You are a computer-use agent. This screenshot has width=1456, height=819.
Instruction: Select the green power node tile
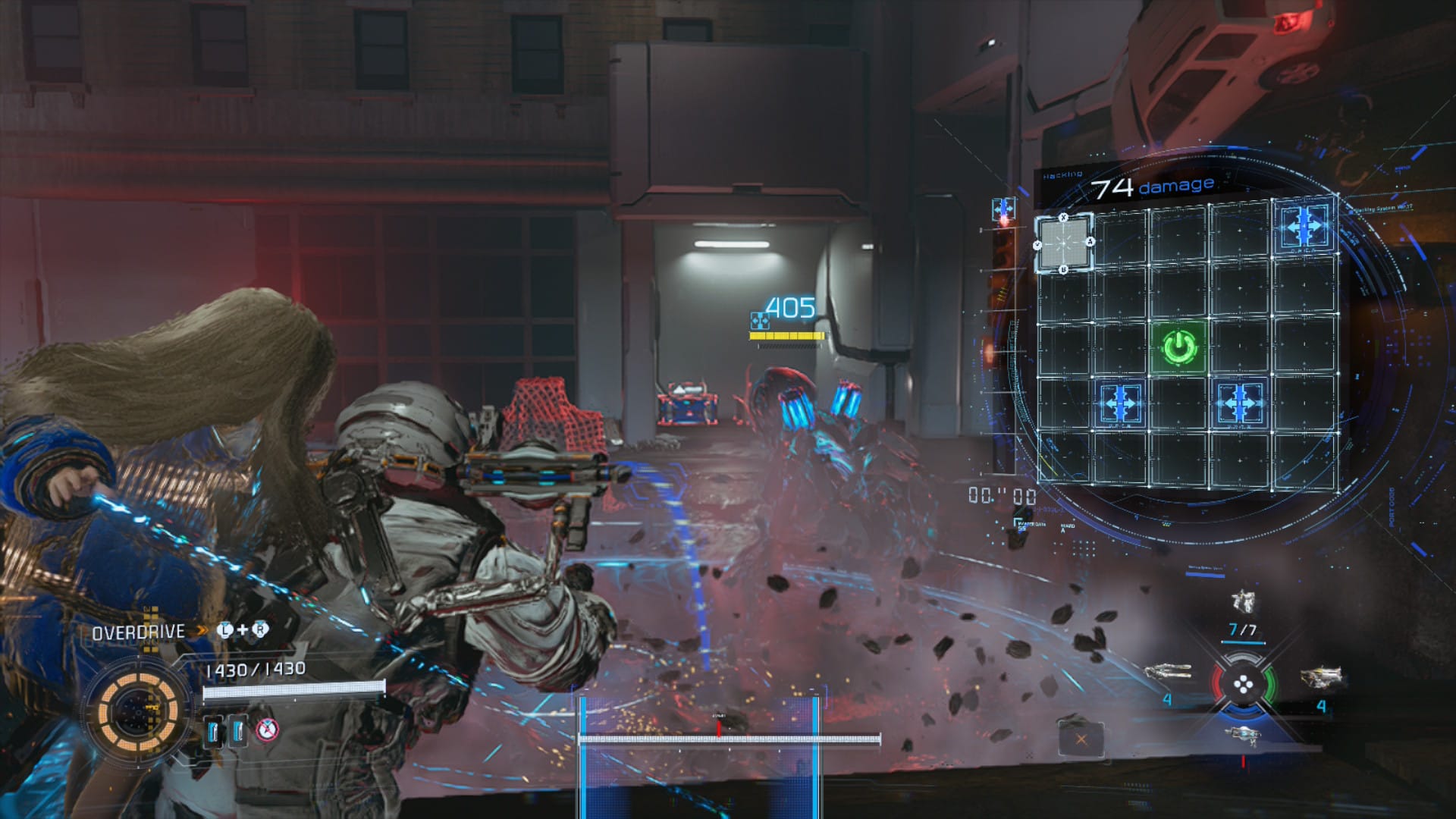click(1179, 347)
